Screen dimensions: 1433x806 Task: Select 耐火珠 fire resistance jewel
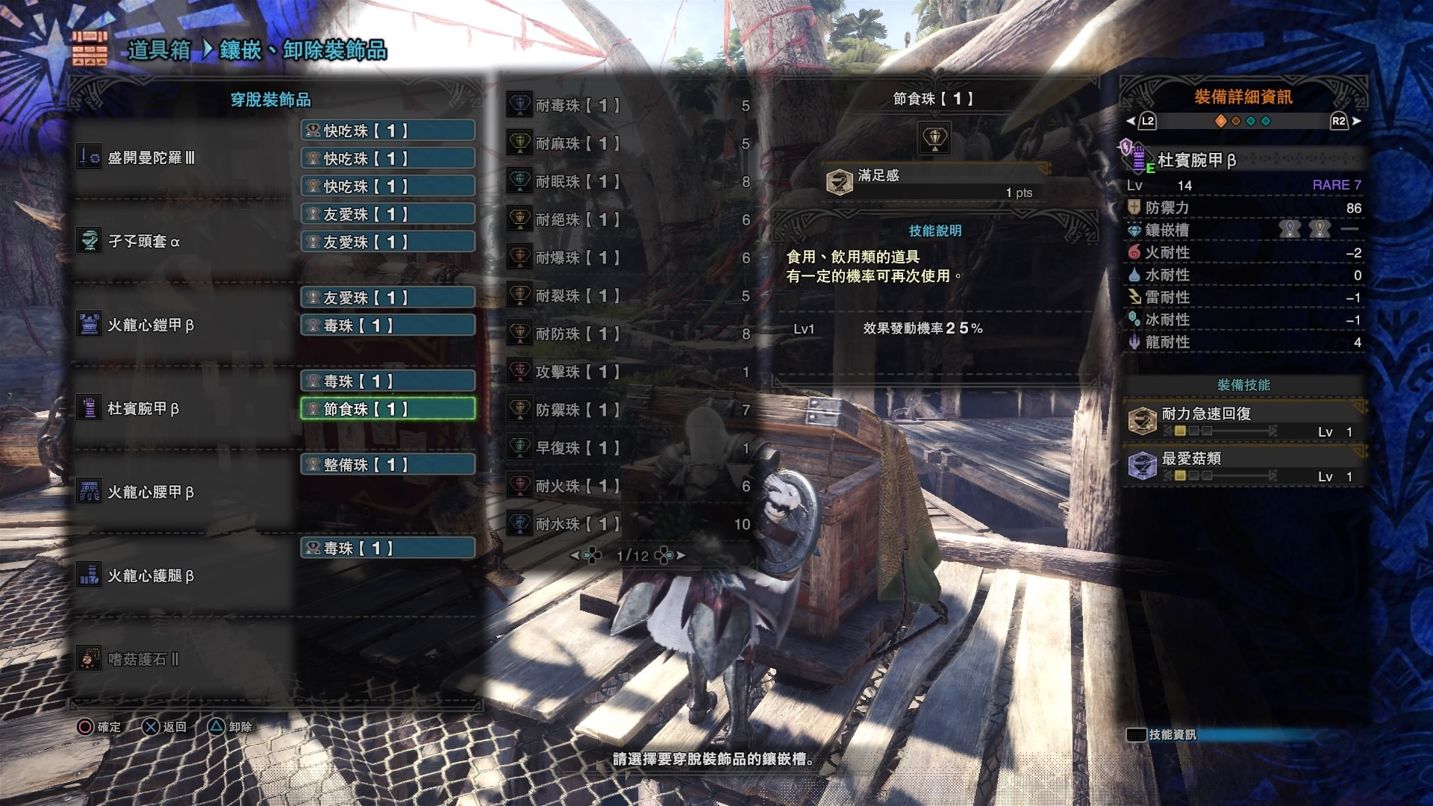[627, 486]
